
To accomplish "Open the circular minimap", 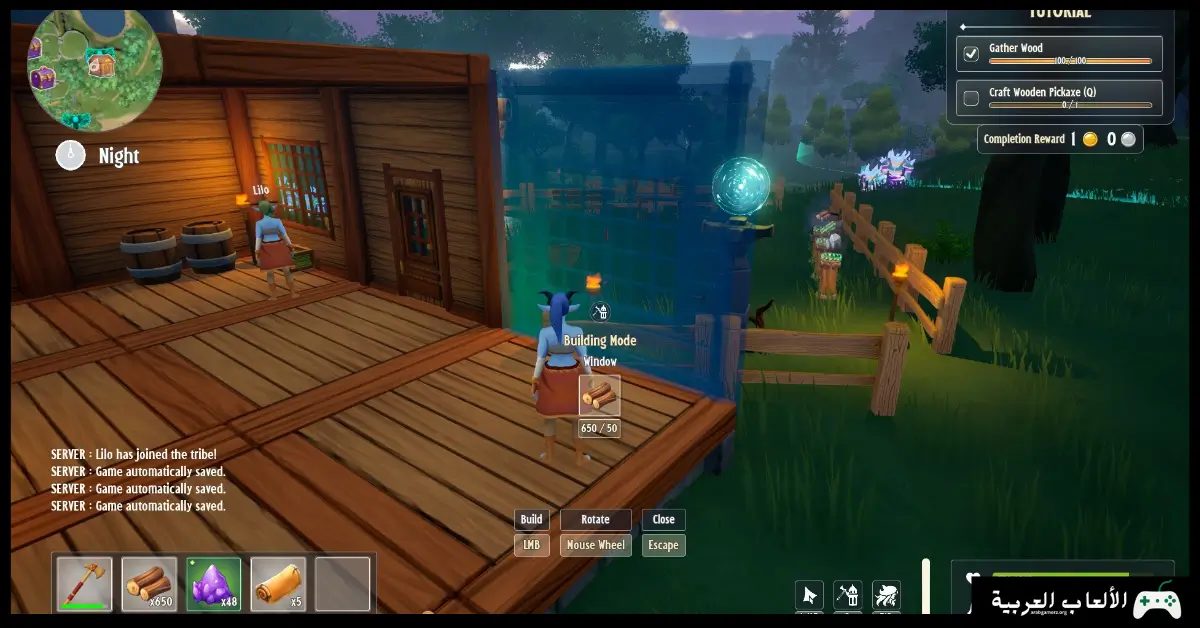I will (x=95, y=66).
